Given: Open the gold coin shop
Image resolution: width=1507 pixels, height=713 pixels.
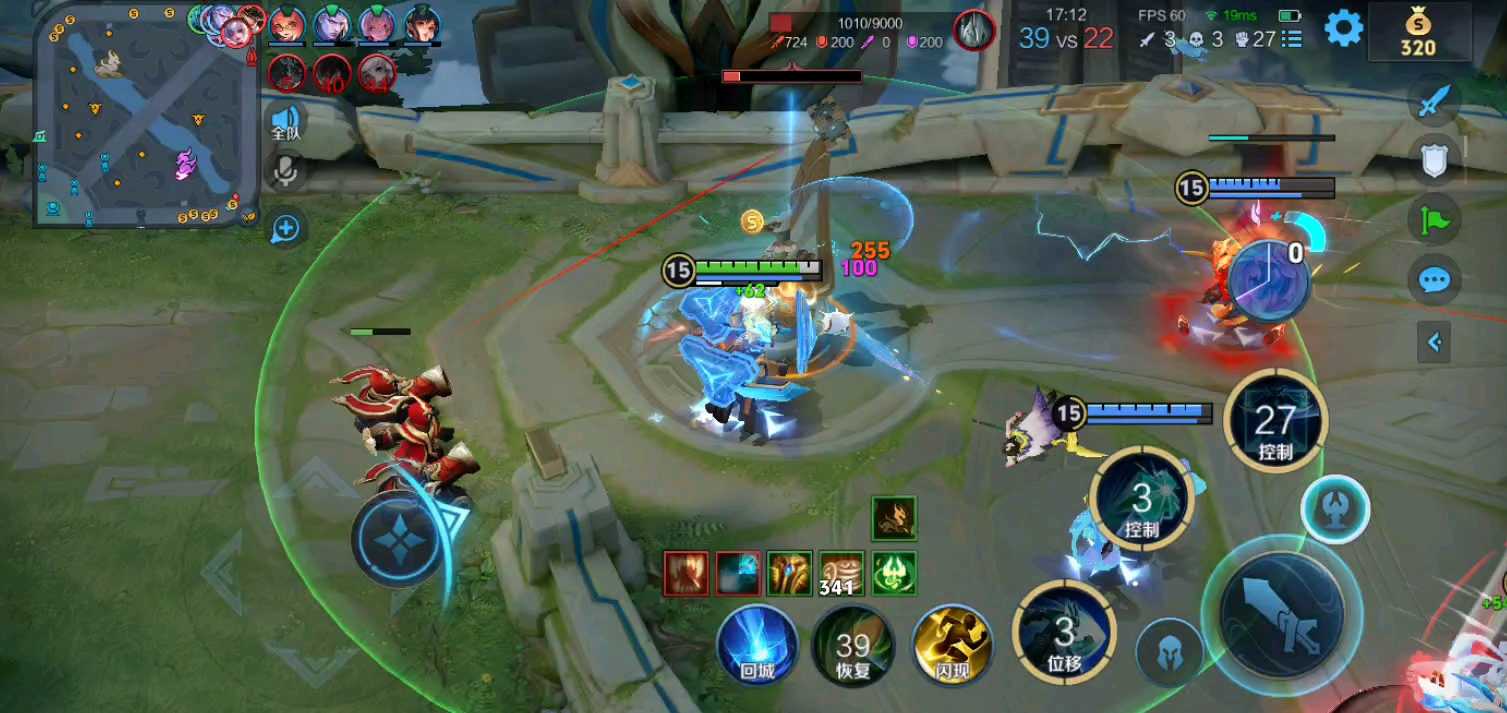Looking at the screenshot, I should pos(1418,32).
